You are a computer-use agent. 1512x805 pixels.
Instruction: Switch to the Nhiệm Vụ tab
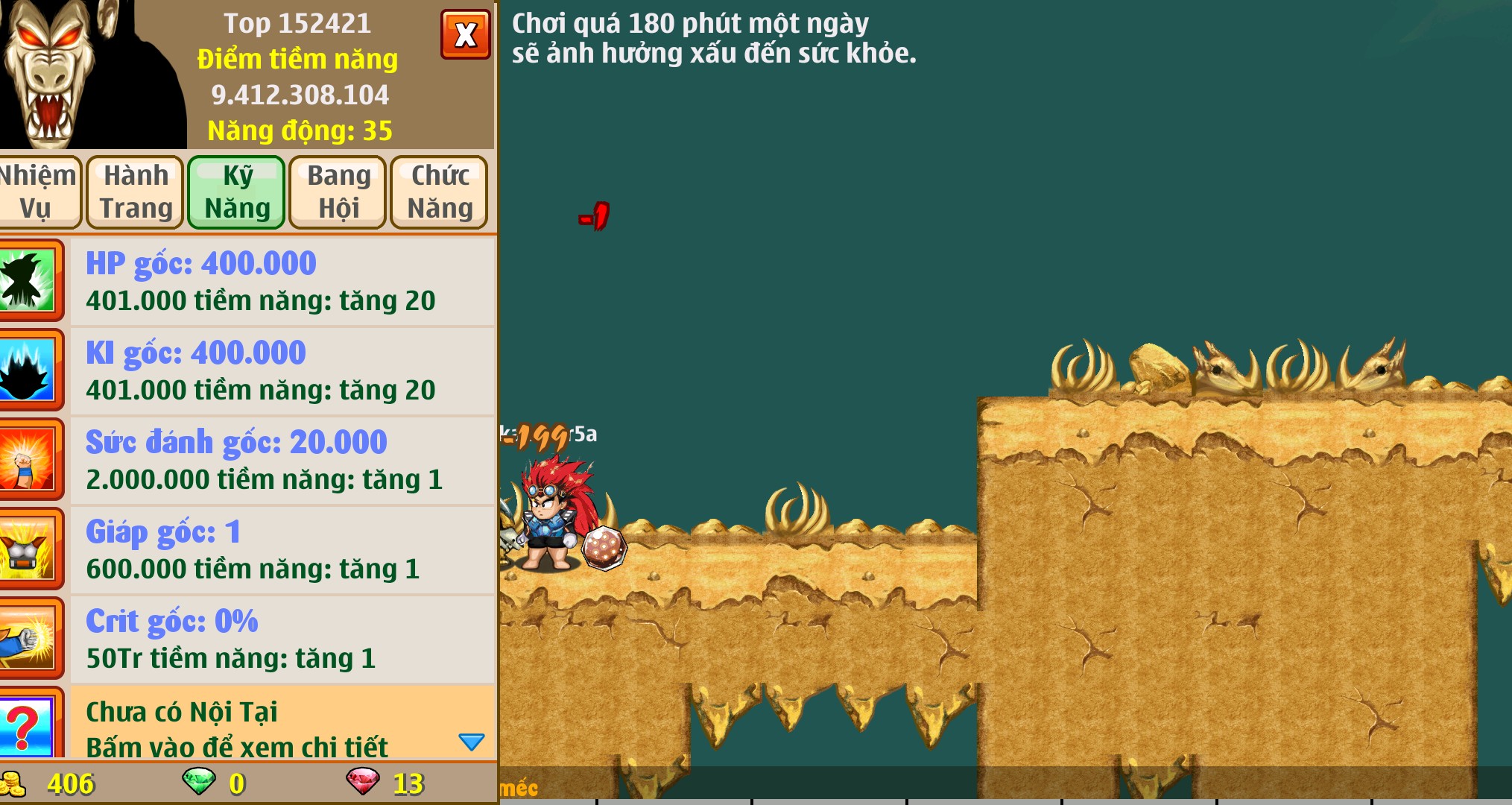37,192
